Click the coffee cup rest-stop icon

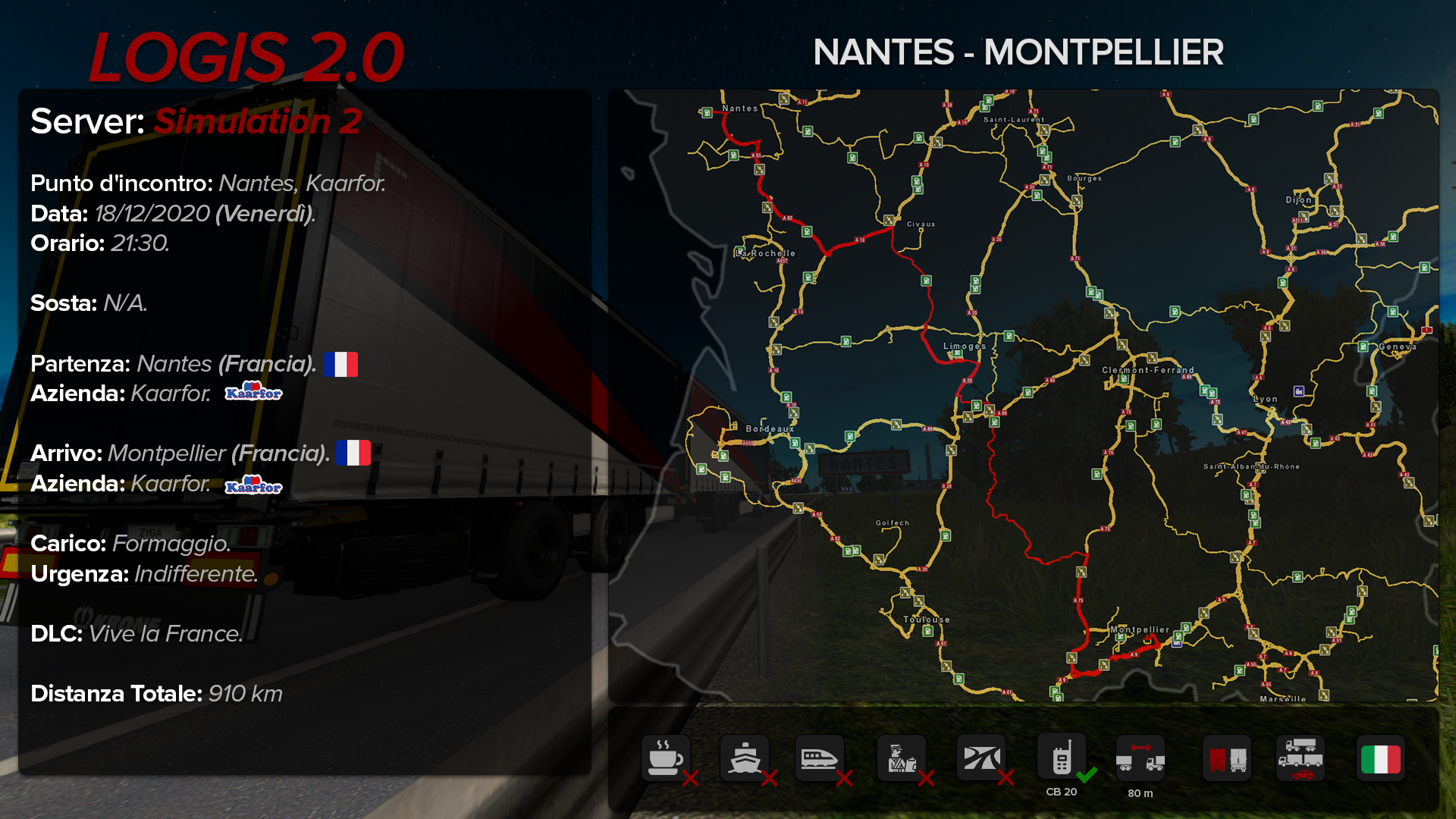coord(665,758)
